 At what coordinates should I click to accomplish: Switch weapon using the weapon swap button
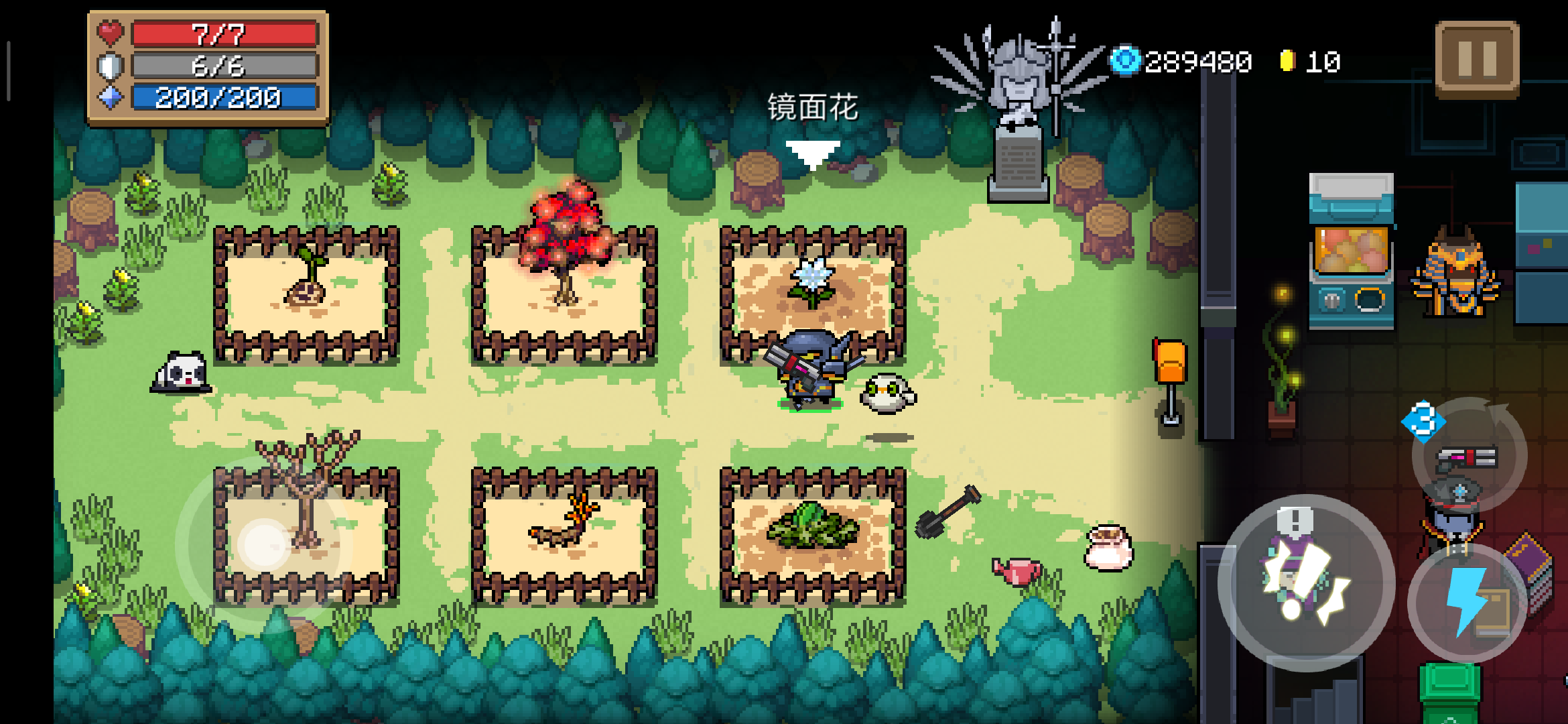click(x=1469, y=456)
